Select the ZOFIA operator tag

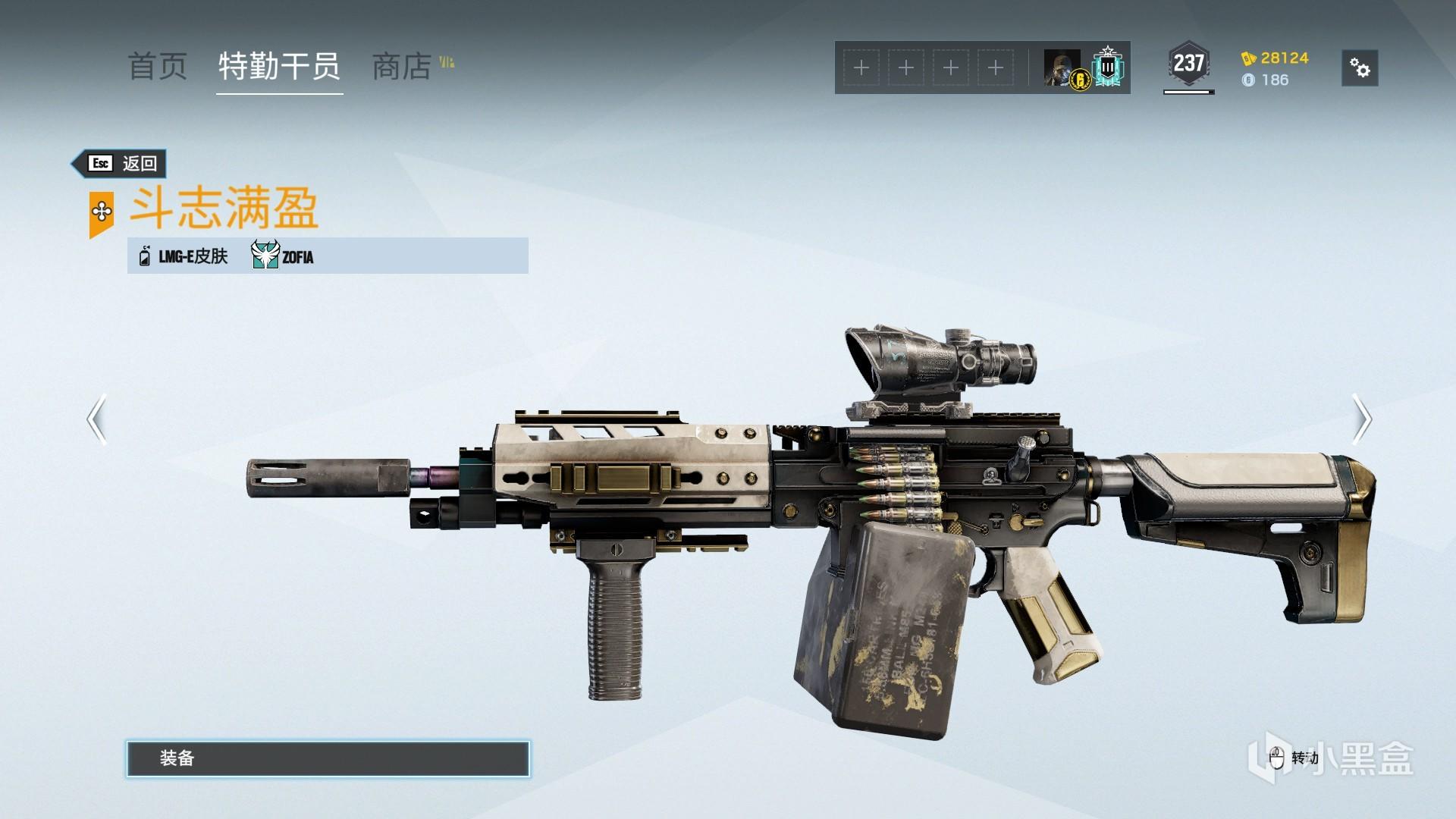tap(283, 256)
